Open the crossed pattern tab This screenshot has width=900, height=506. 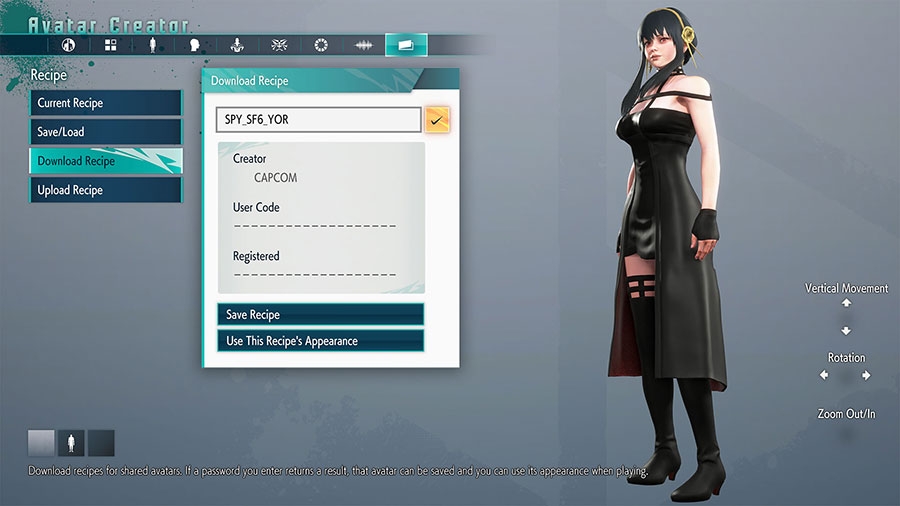tap(279, 45)
